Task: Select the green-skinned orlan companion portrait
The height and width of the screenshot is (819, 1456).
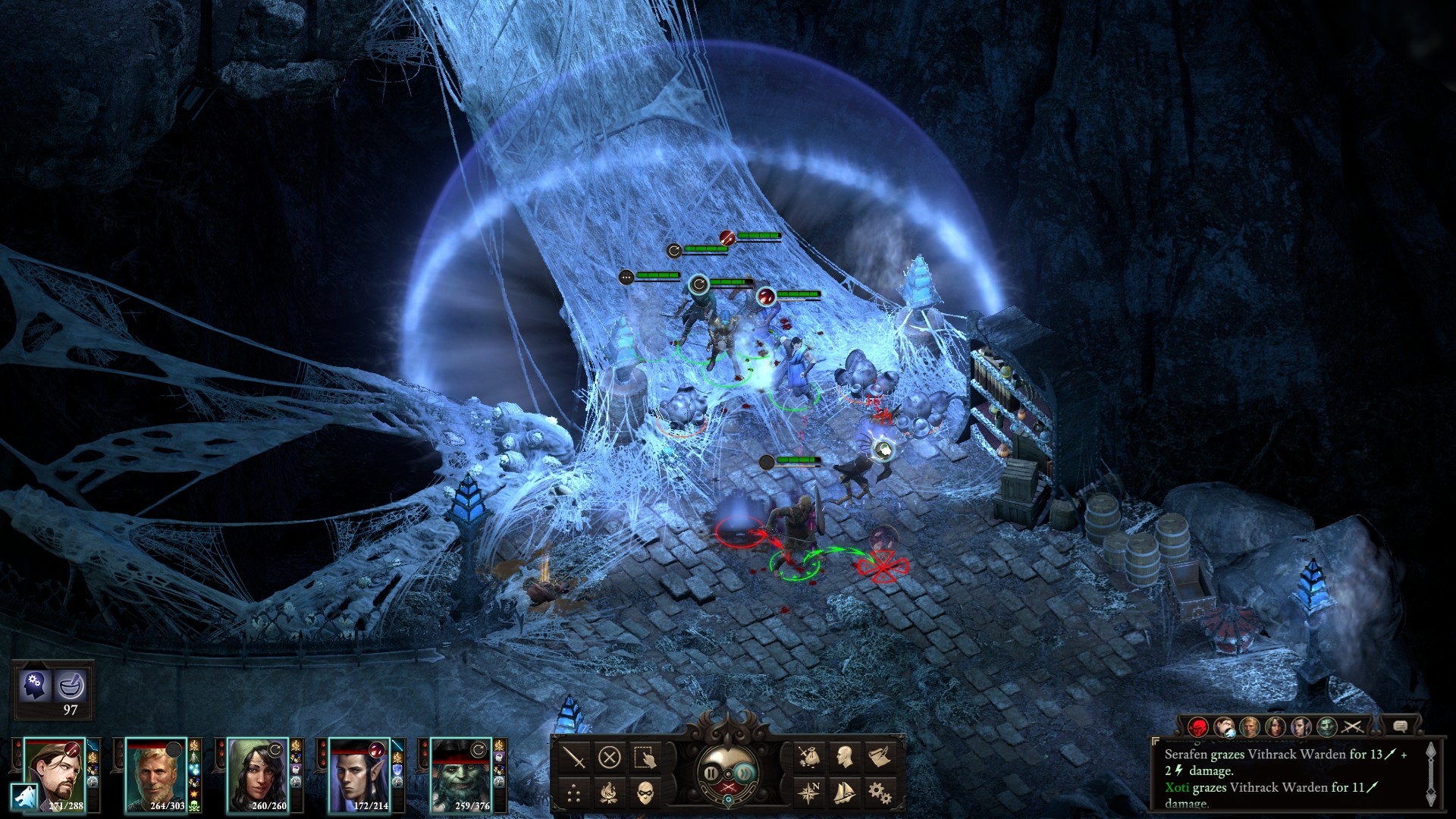Action: pyautogui.click(x=461, y=773)
